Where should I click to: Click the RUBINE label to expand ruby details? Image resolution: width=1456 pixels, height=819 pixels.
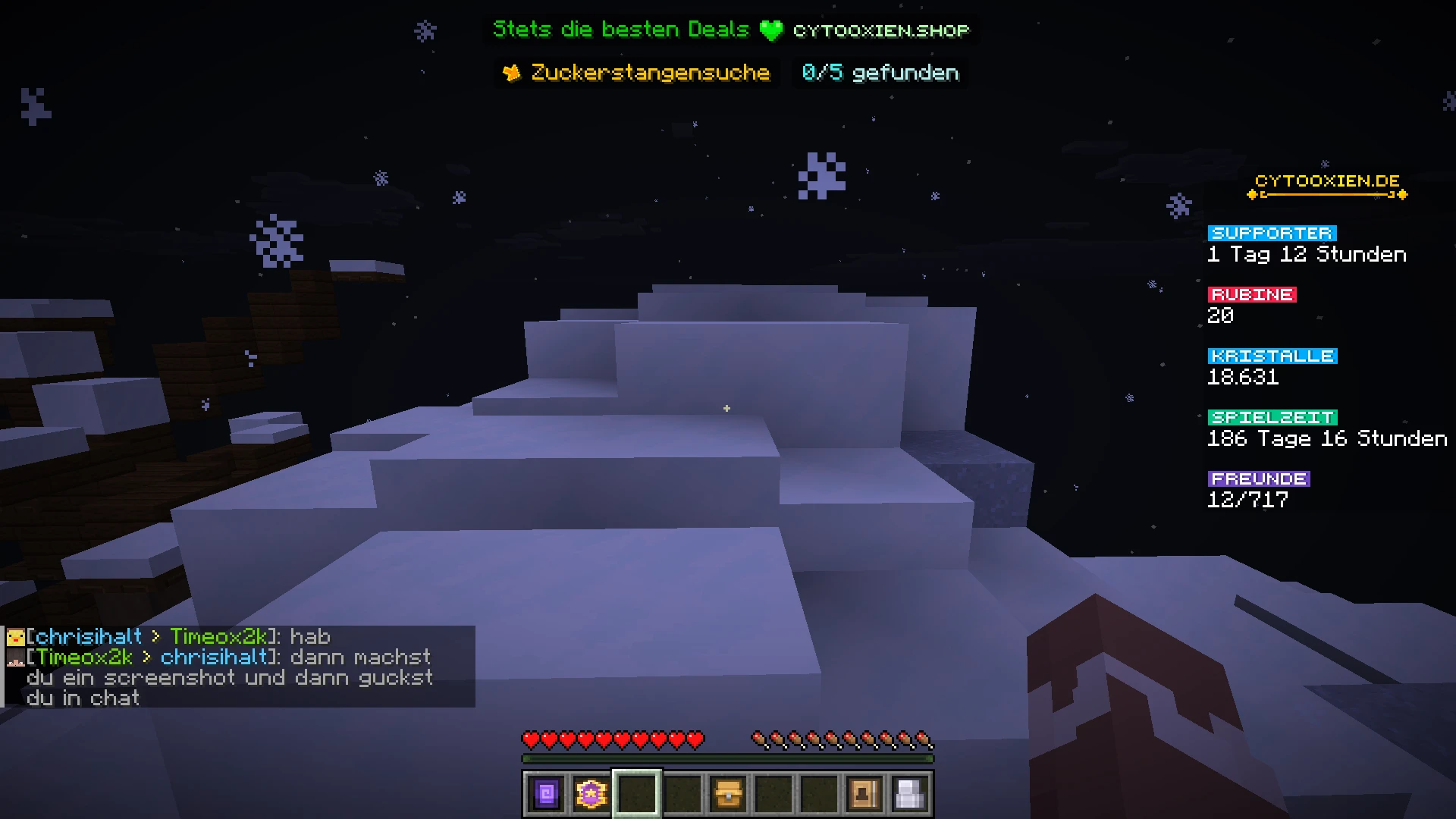1250,294
